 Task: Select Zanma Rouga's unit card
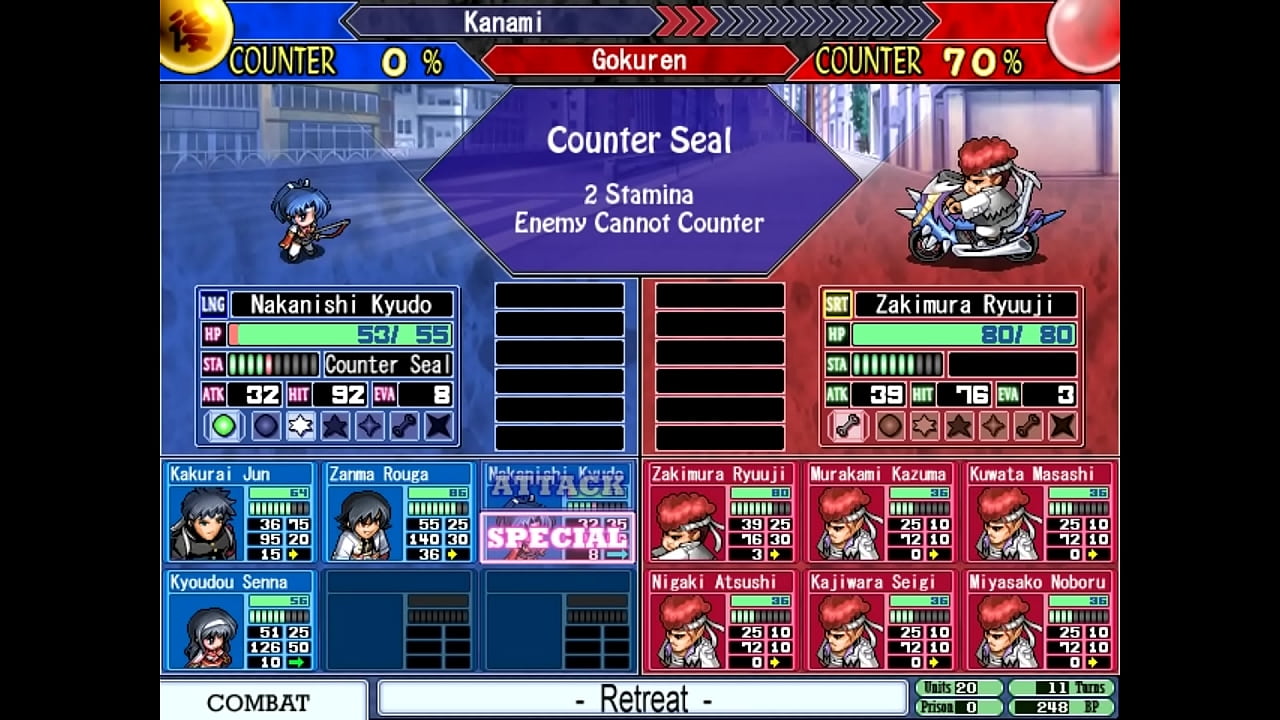400,512
